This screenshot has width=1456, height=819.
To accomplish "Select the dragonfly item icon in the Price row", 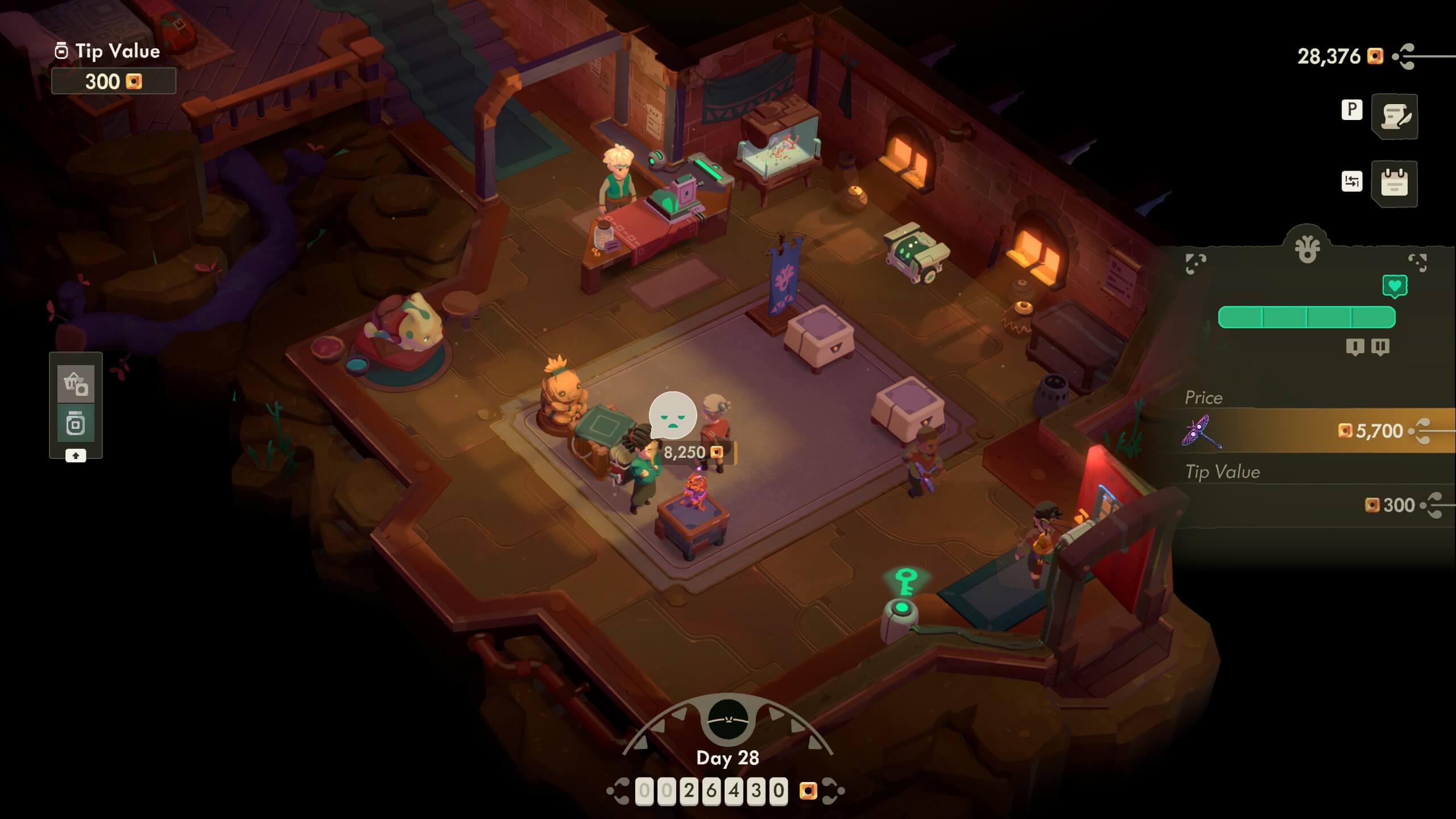I will click(1202, 432).
